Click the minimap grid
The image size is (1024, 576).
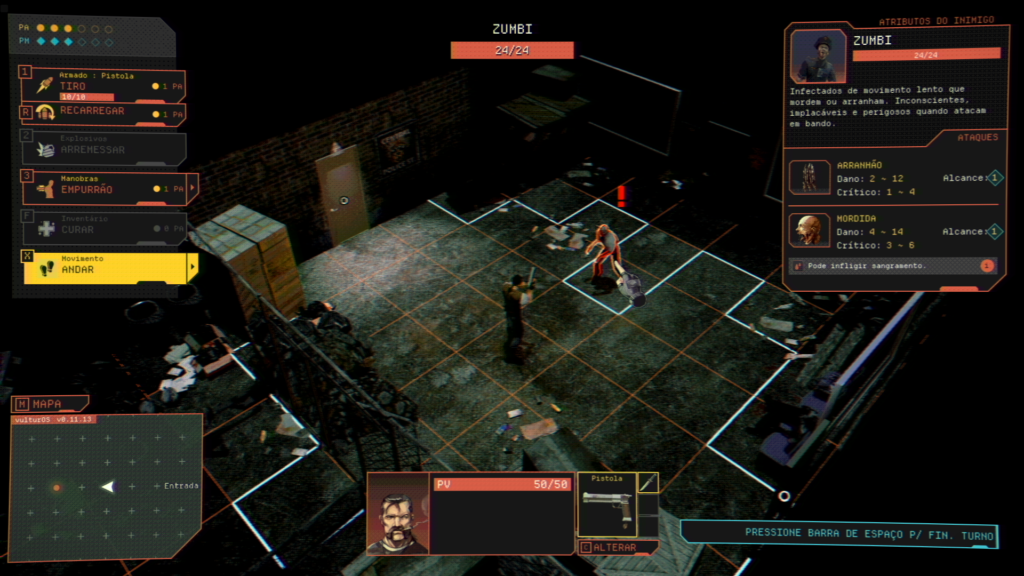(105, 487)
